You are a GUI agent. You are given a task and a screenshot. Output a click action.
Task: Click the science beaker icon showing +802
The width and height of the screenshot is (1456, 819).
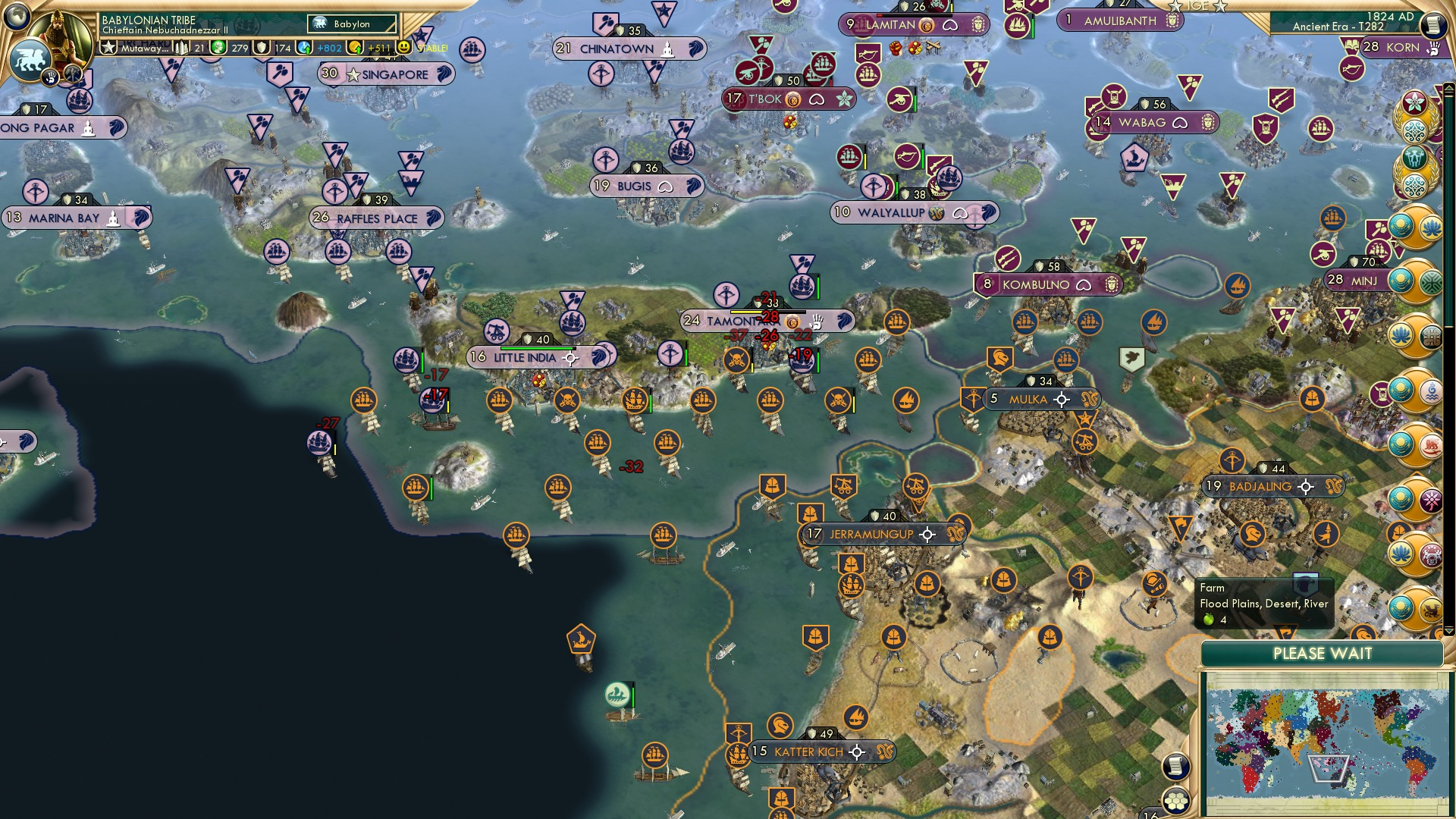pyautogui.click(x=303, y=48)
